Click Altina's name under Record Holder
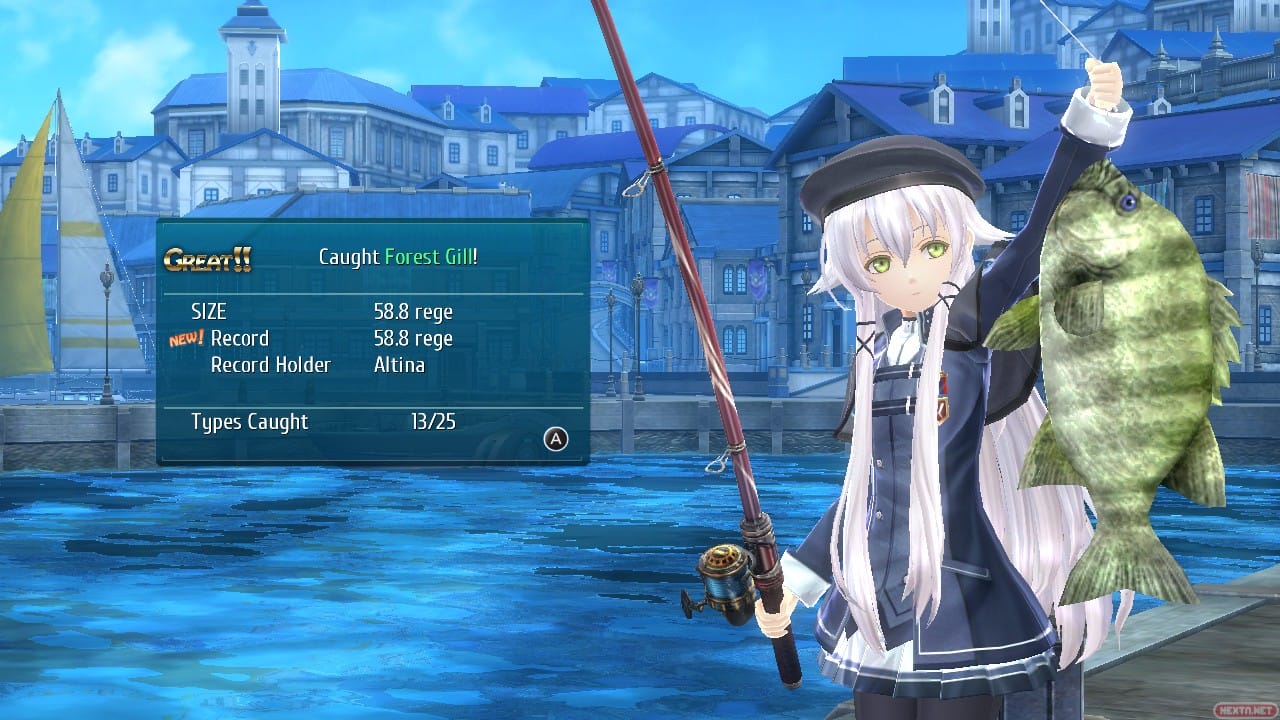This screenshot has height=720, width=1280. [400, 364]
